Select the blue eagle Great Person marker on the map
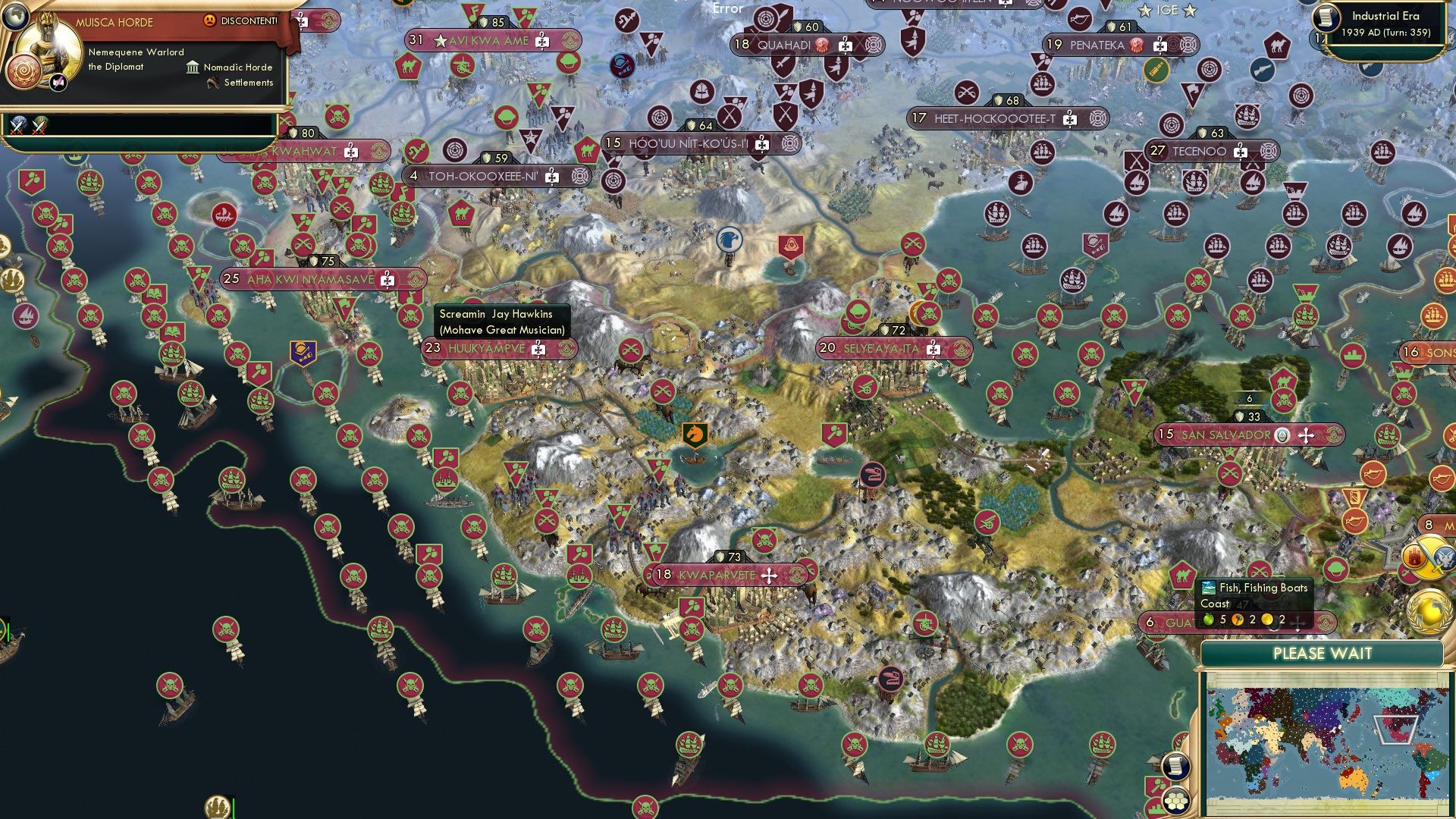Image resolution: width=1456 pixels, height=819 pixels. [x=730, y=240]
